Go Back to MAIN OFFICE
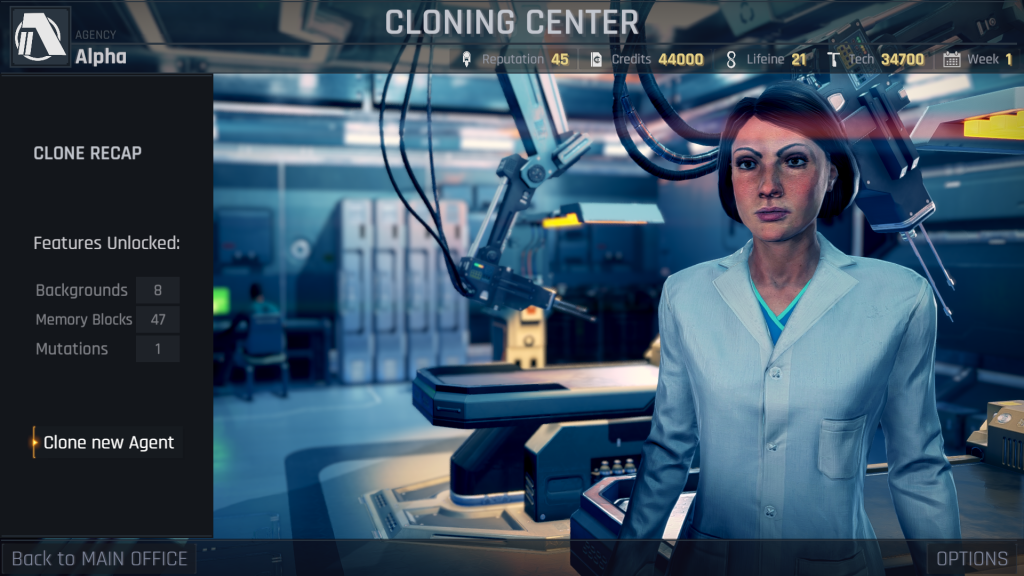1024x576 pixels. click(x=99, y=558)
